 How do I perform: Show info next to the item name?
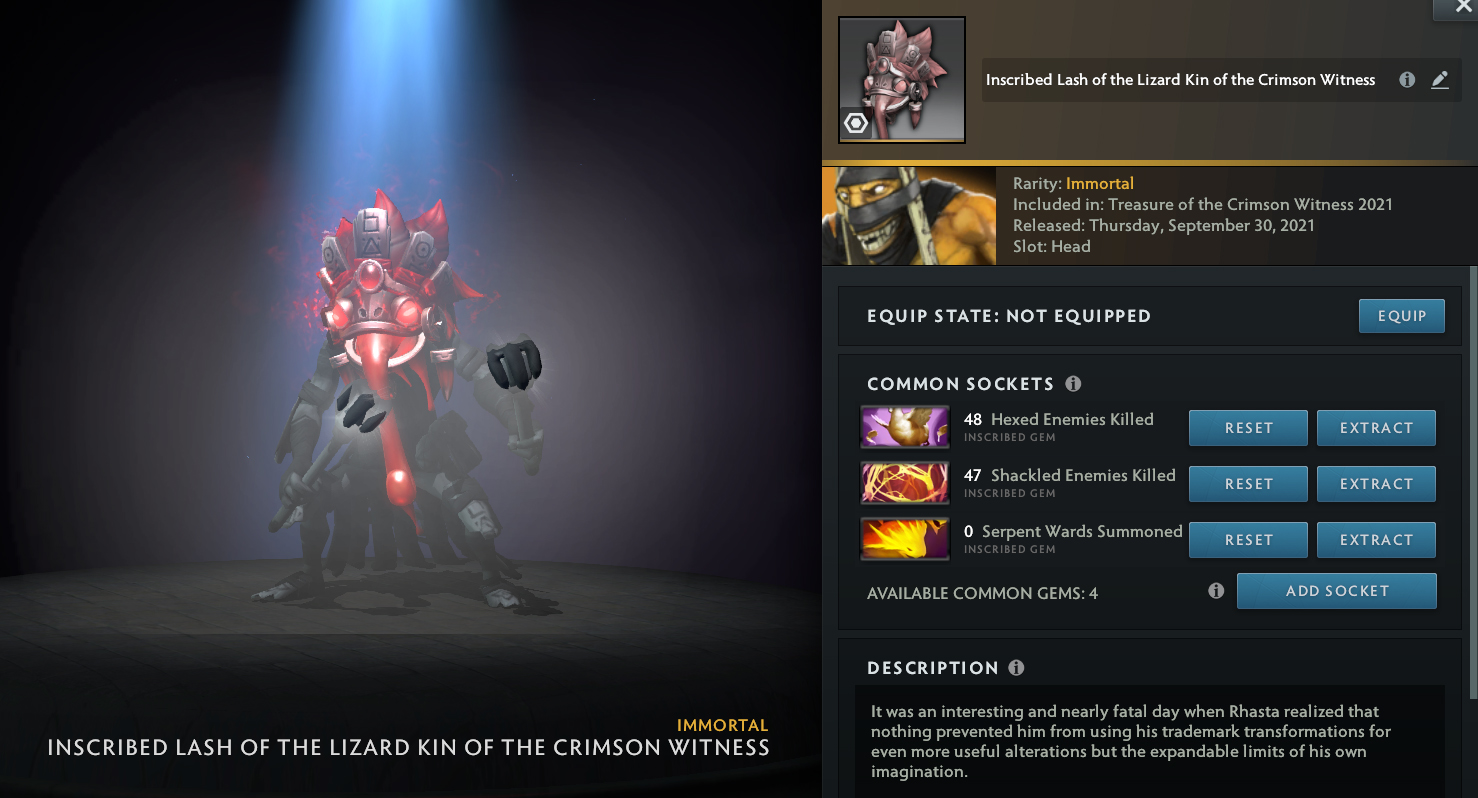pos(1407,80)
